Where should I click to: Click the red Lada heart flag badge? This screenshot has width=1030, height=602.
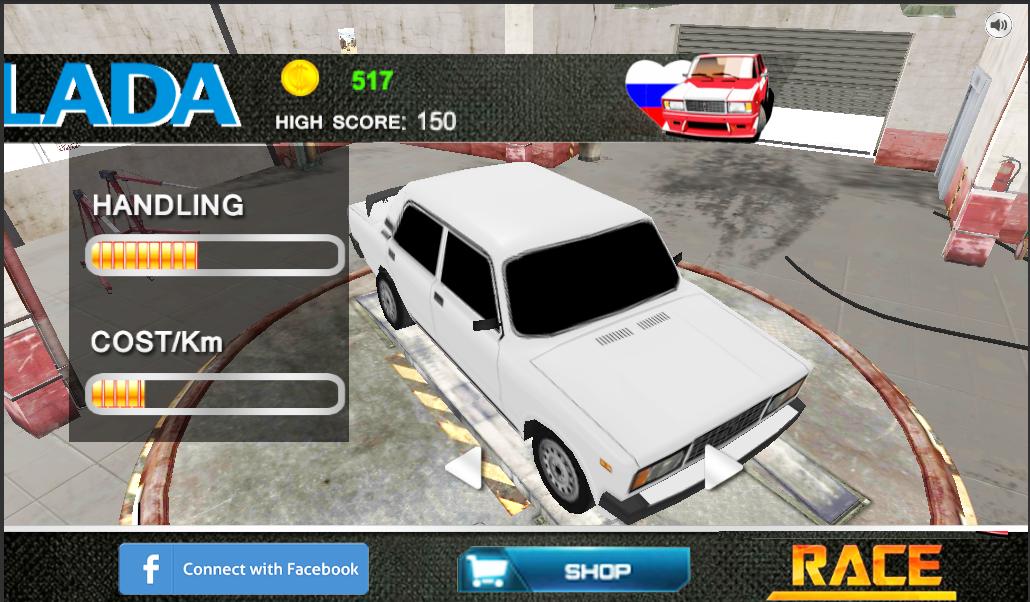pyautogui.click(x=700, y=96)
